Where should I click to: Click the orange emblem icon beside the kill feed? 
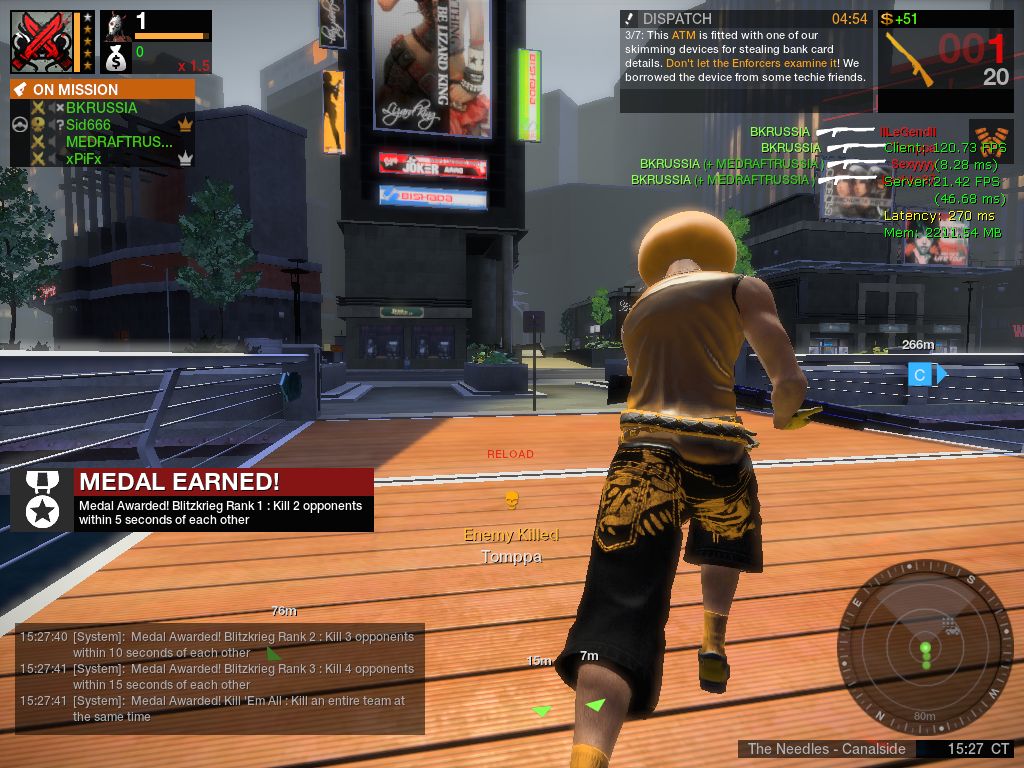click(x=989, y=136)
